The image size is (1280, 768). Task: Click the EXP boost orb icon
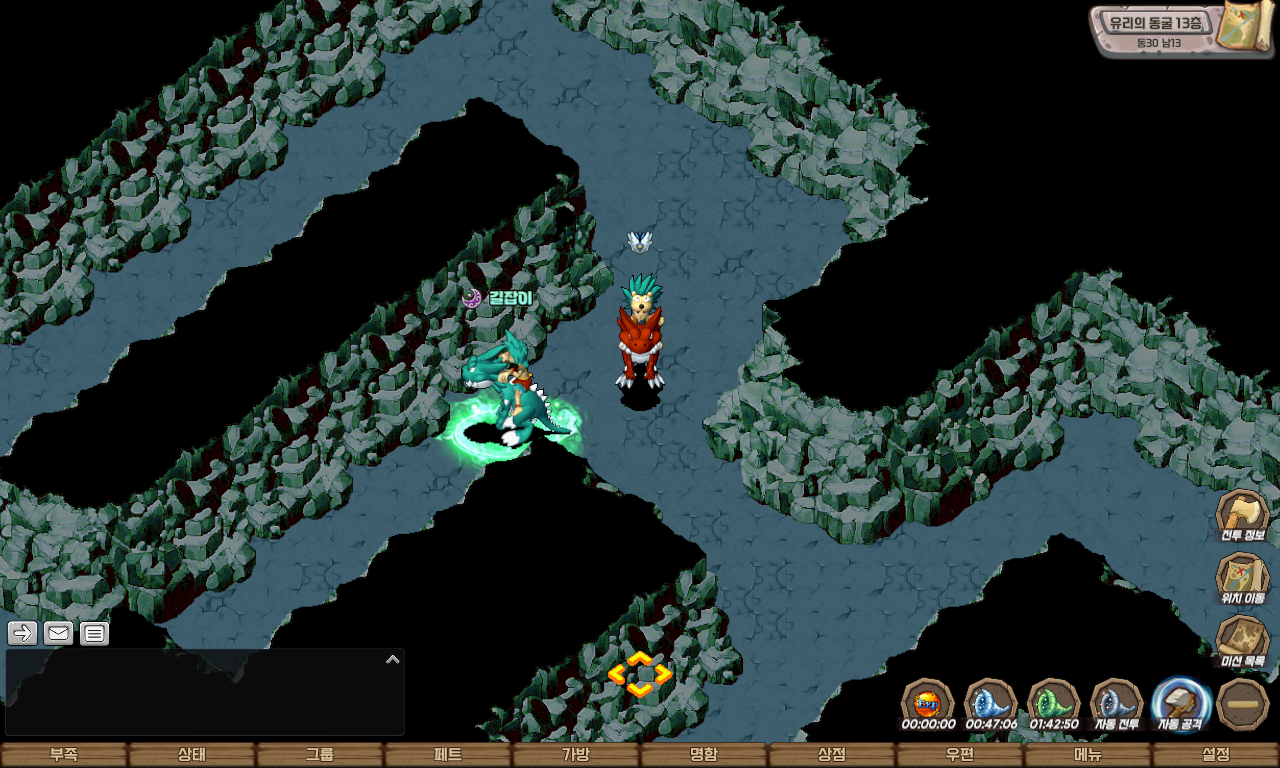tap(928, 703)
